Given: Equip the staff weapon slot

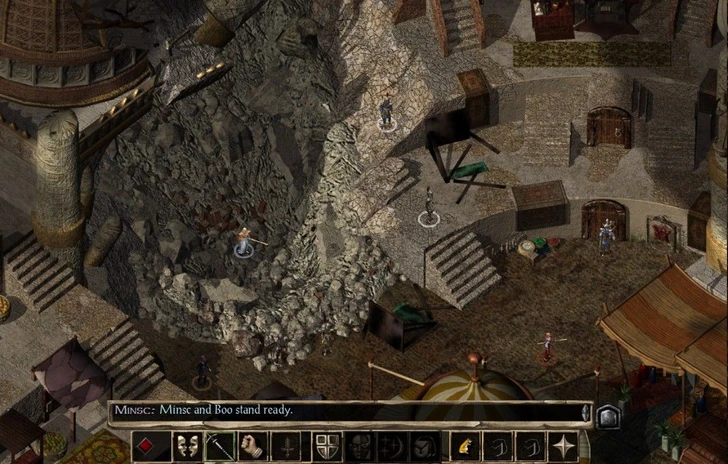Looking at the screenshot, I should click(x=219, y=446).
